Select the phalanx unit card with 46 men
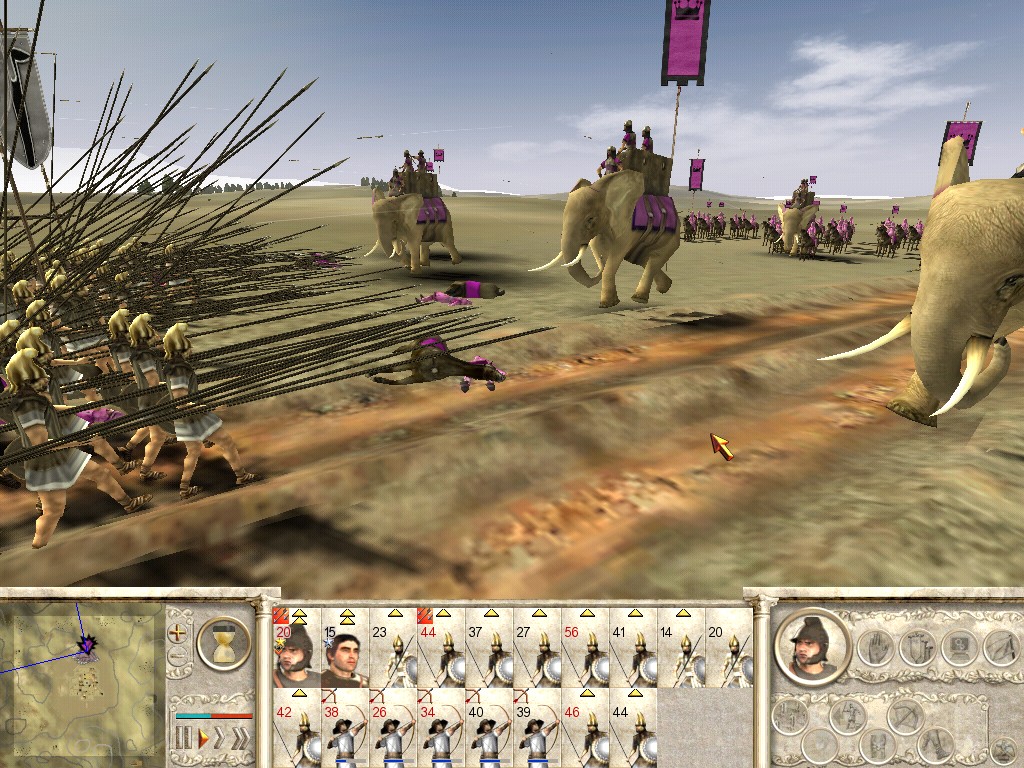The width and height of the screenshot is (1024, 768). tap(585, 730)
